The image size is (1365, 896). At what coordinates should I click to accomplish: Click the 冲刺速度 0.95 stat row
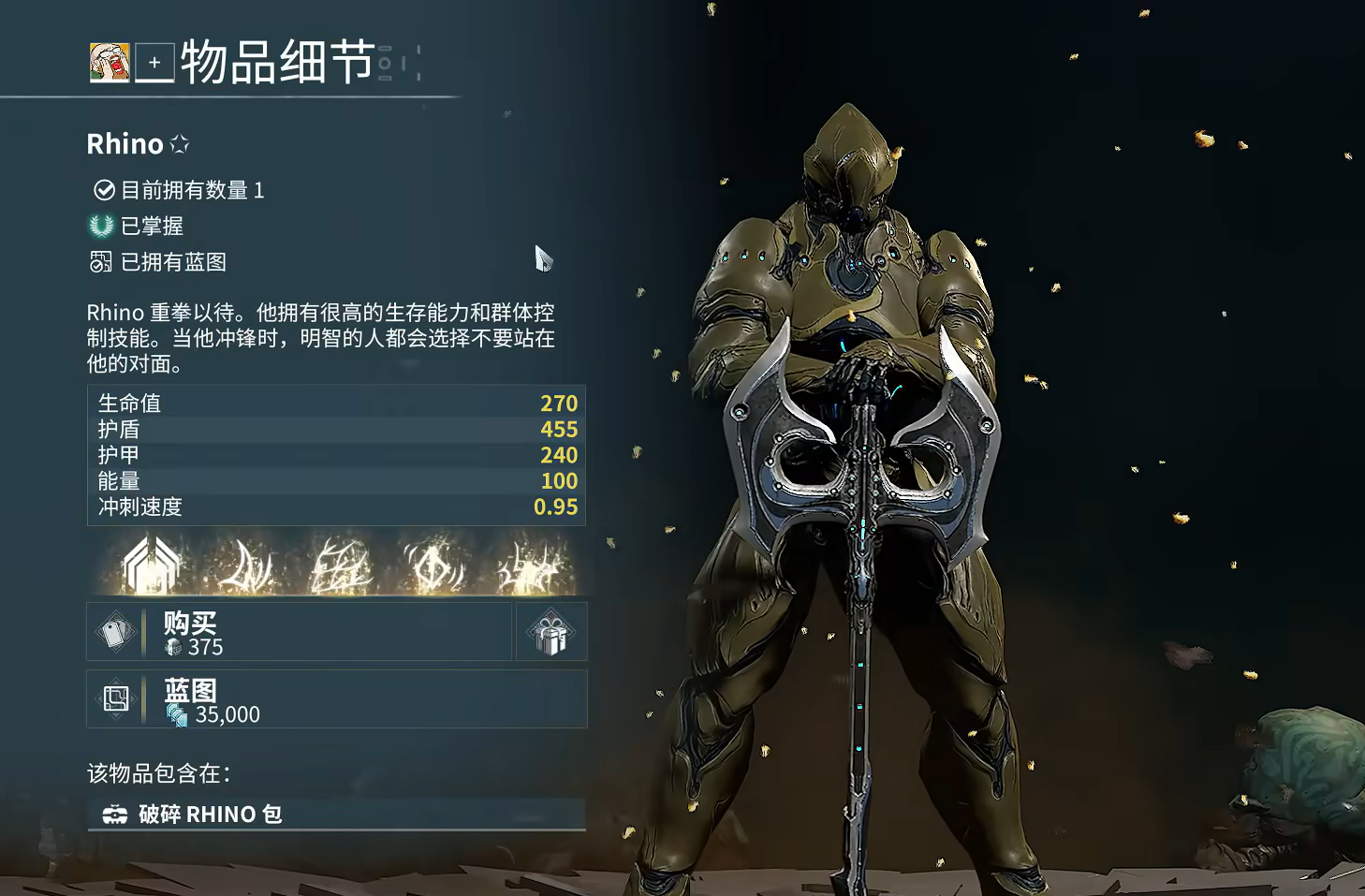(x=337, y=507)
